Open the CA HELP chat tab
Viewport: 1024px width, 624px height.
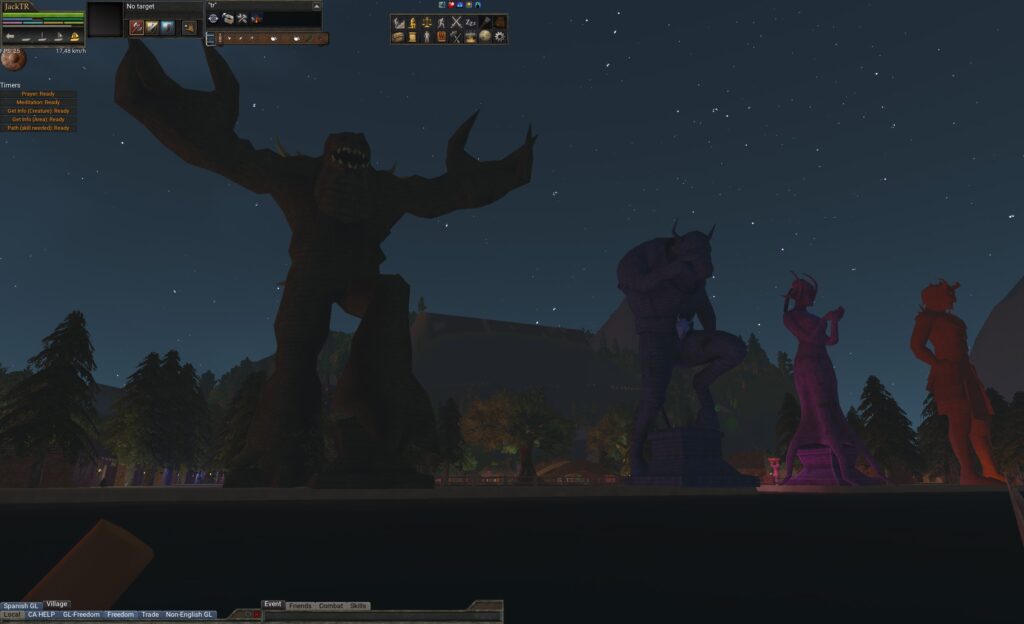(41, 615)
